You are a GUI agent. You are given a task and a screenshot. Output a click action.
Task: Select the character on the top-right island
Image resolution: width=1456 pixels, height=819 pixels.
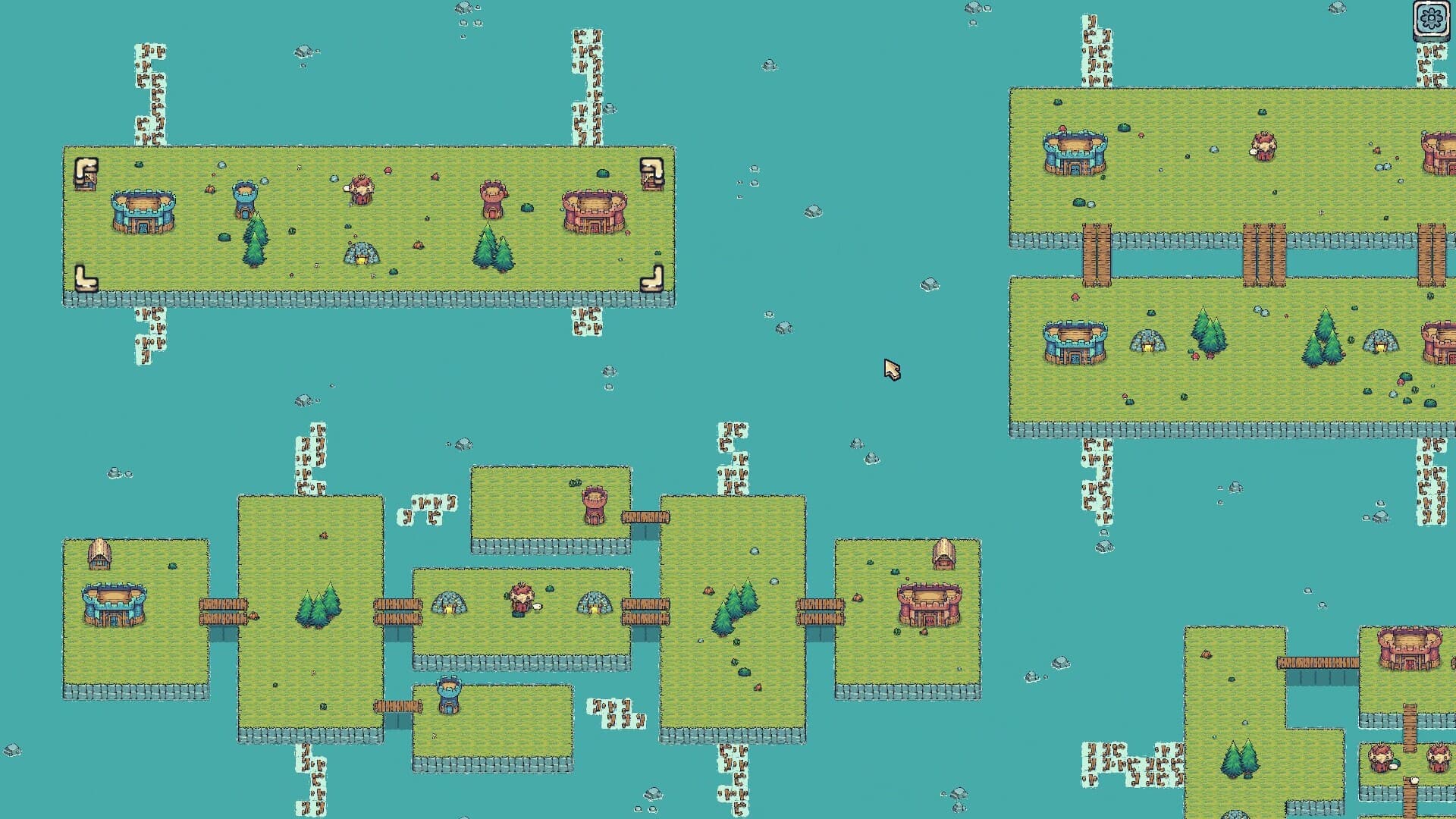tap(1263, 146)
